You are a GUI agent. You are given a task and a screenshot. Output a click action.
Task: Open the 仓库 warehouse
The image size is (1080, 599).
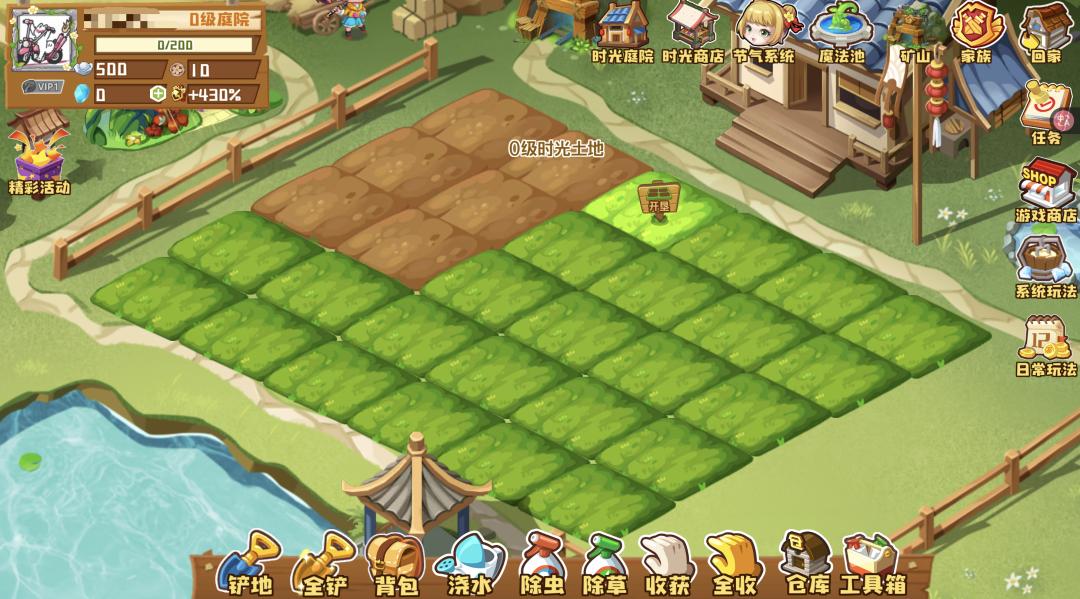click(x=804, y=564)
